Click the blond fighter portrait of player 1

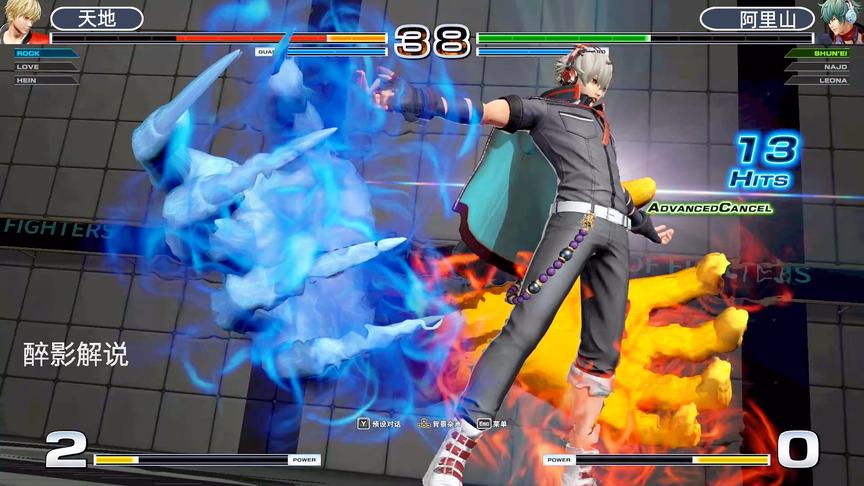coord(20,20)
